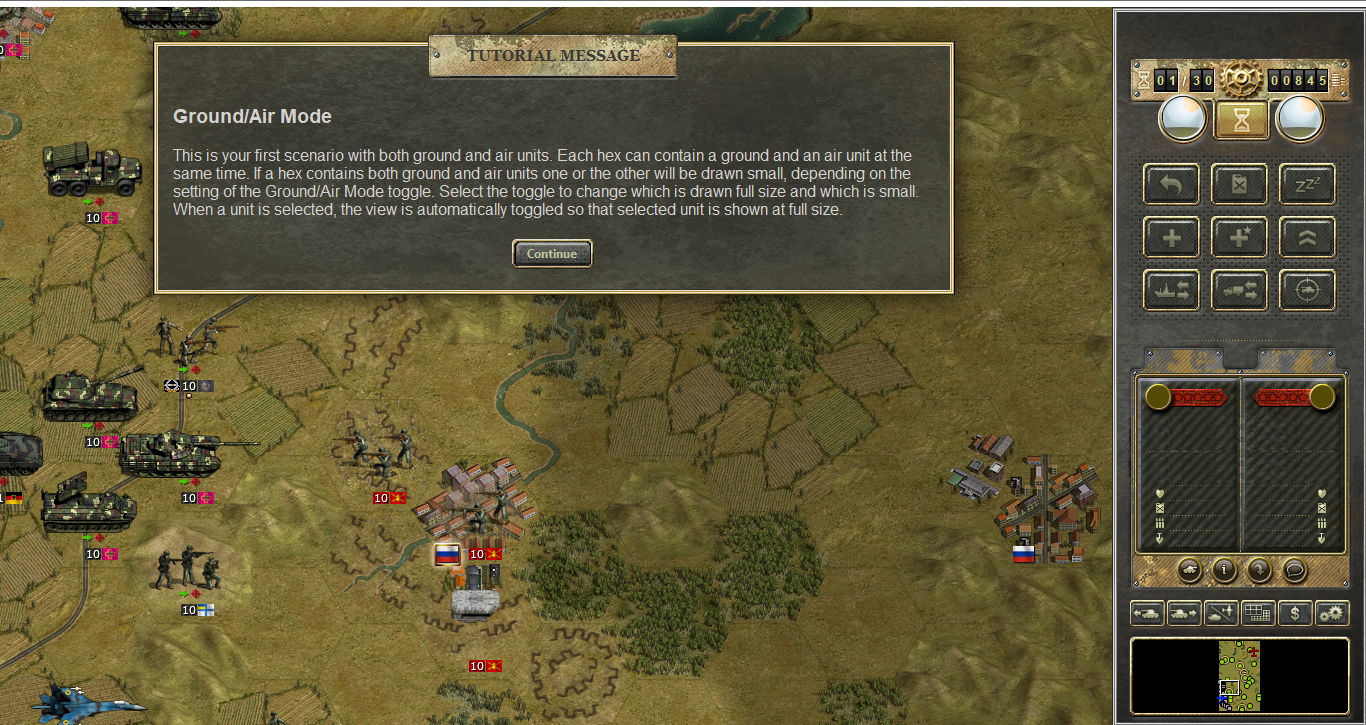The image size is (1366, 725).
Task: Open game options with the gears button
Action: tap(1332, 613)
